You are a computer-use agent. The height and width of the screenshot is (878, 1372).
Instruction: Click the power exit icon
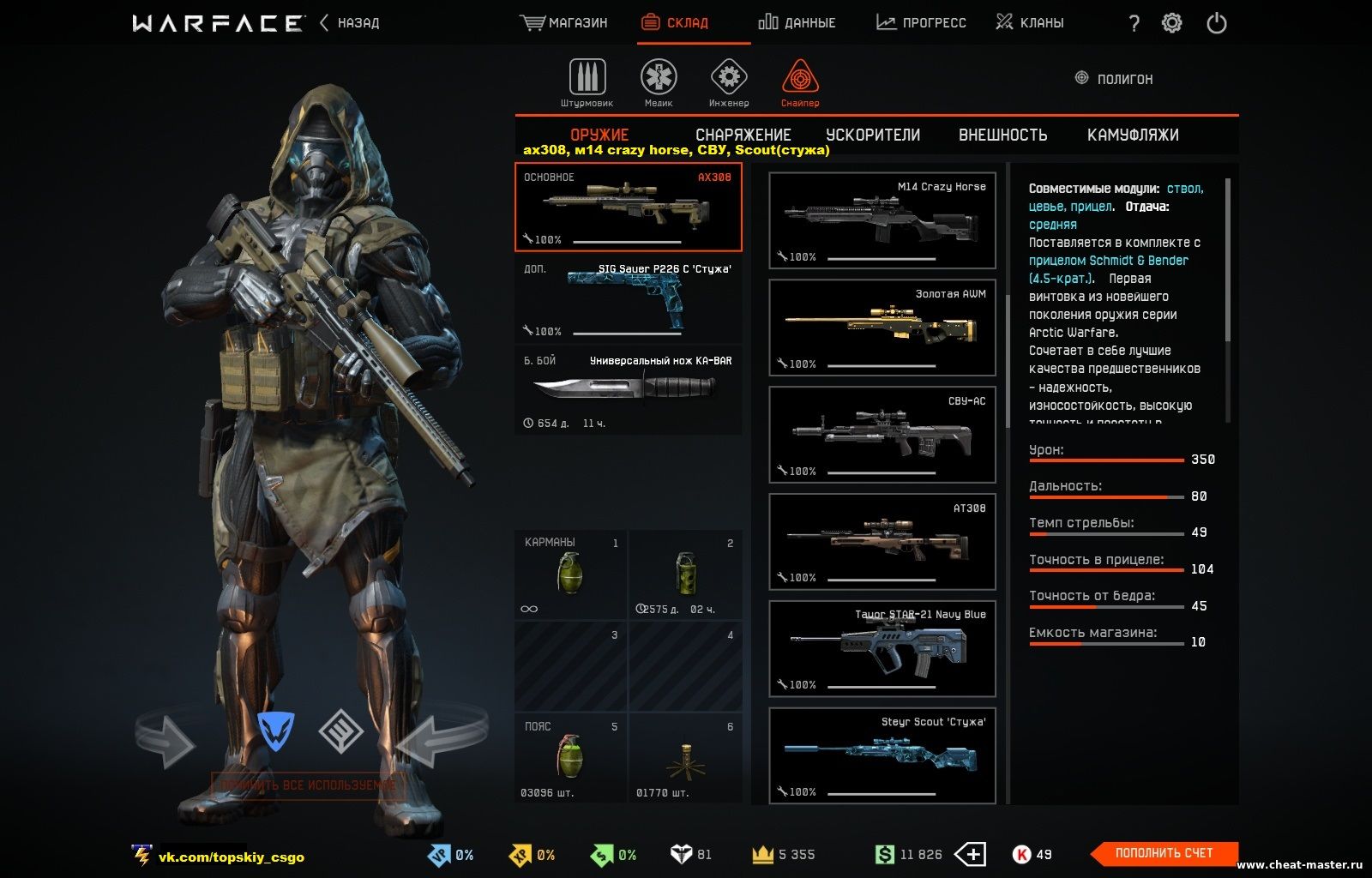pos(1216,23)
